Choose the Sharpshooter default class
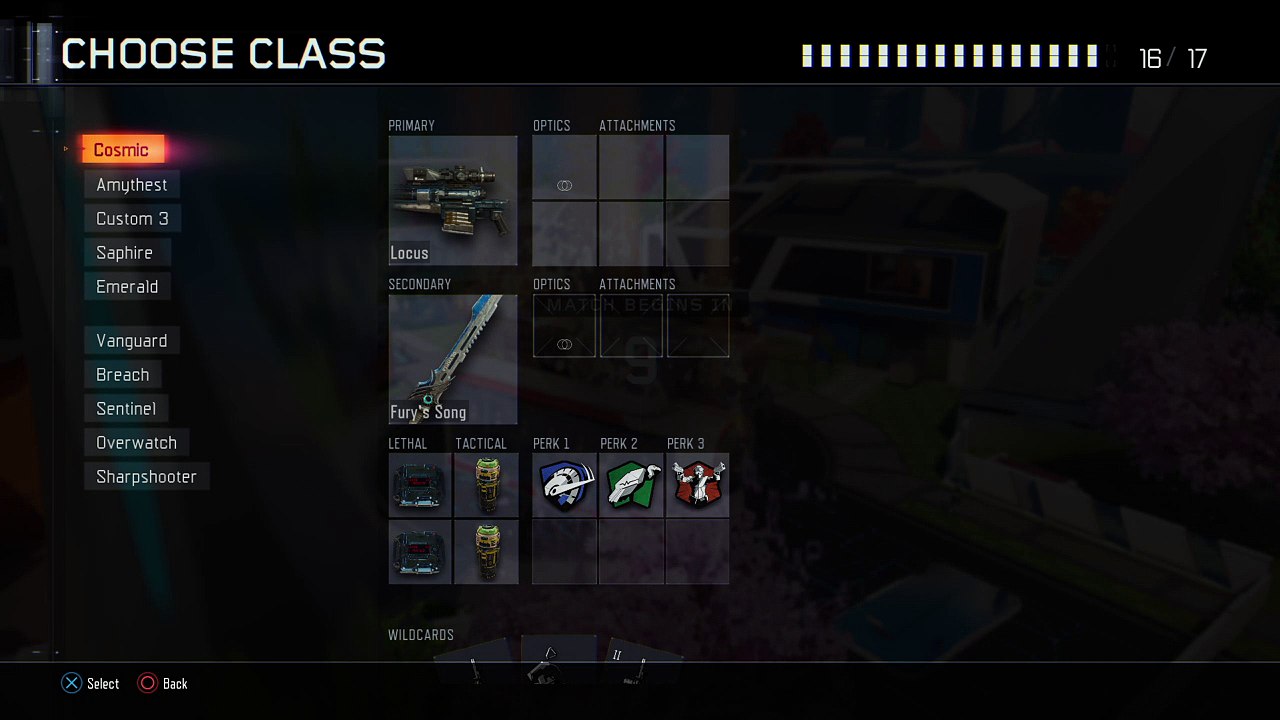1280x720 pixels. pos(146,477)
